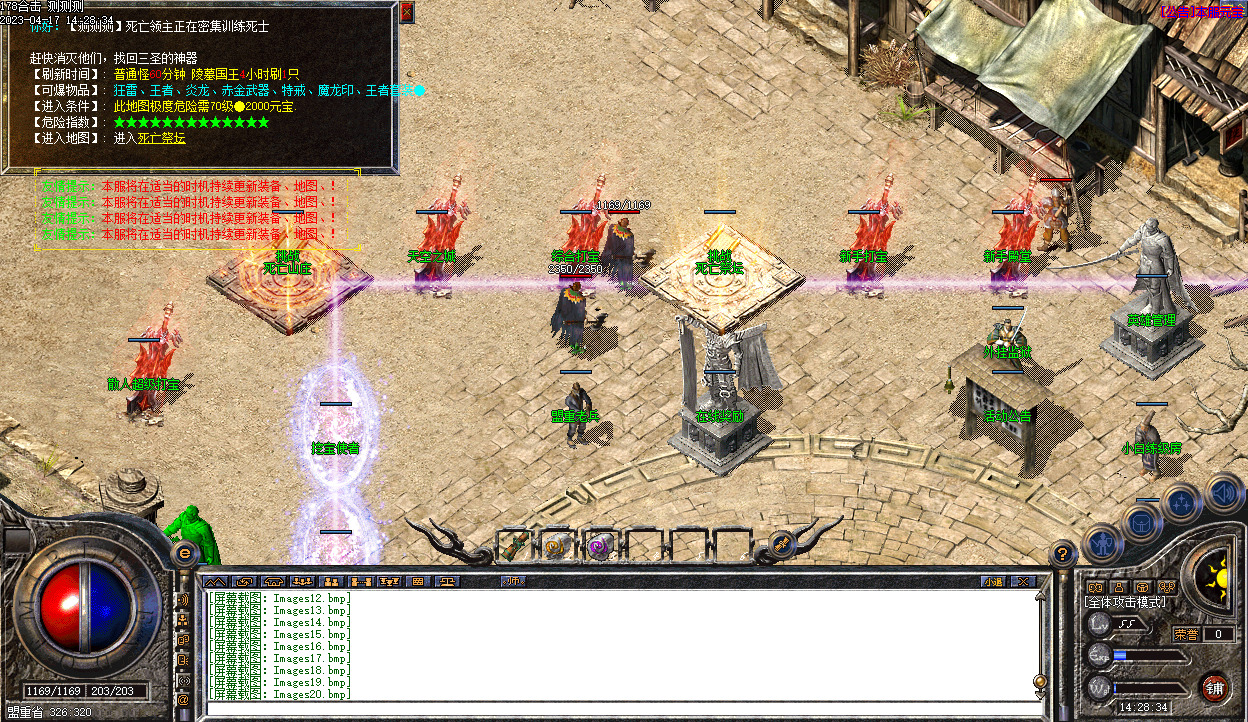Close the death altar info dialog

coord(406,12)
